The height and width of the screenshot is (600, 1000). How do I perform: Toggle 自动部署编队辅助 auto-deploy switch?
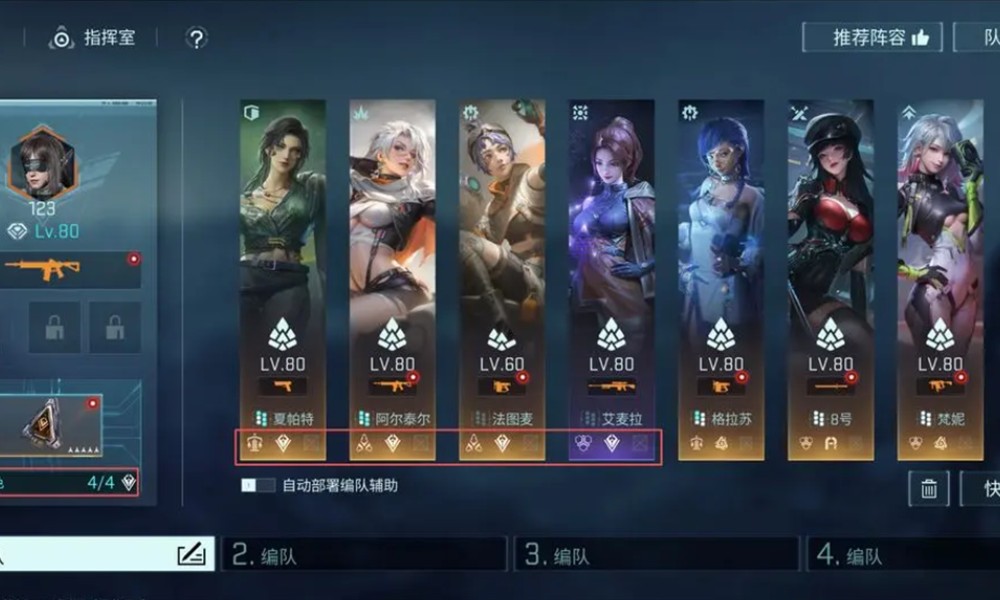258,485
